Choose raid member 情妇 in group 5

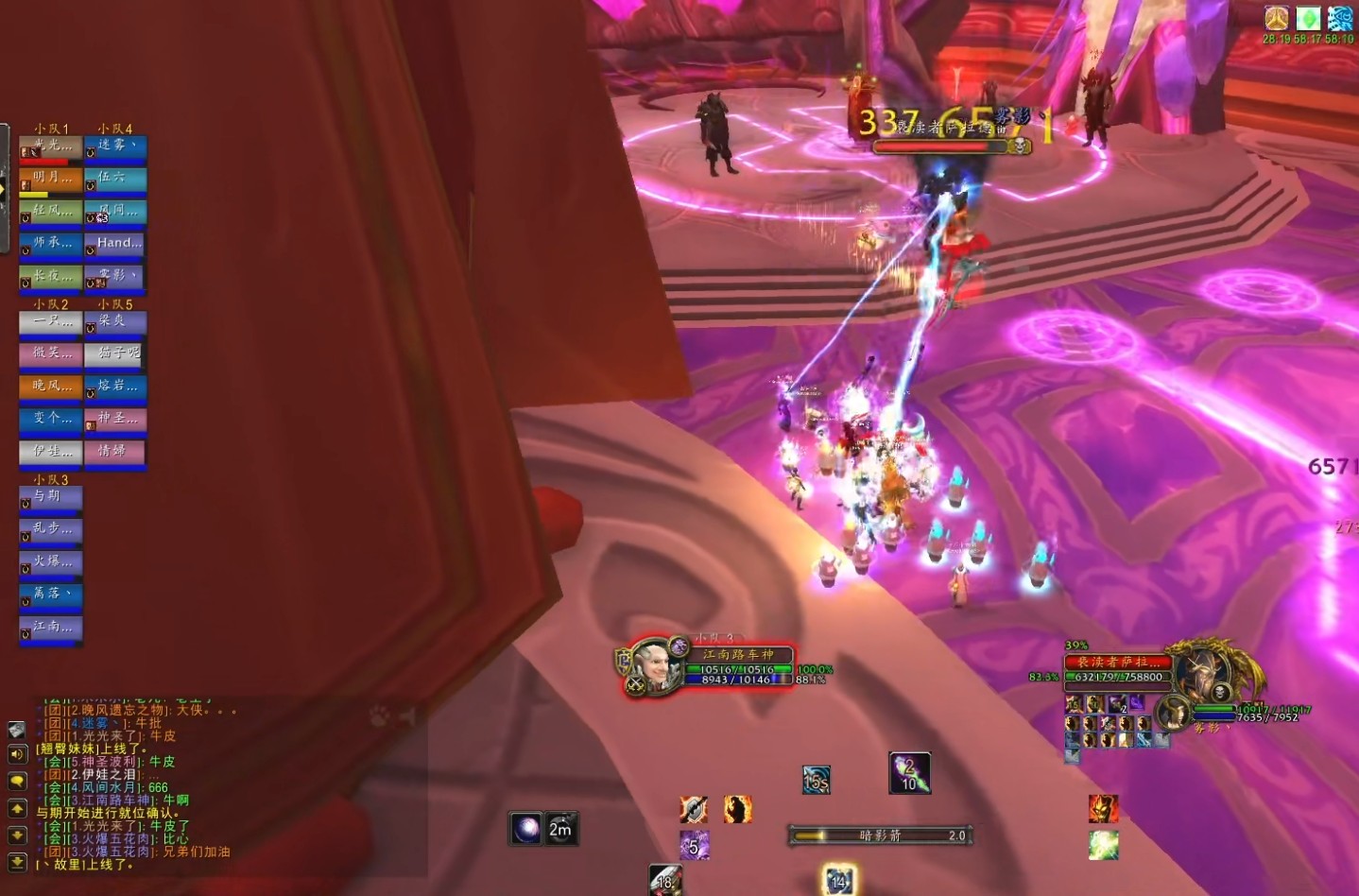pos(114,453)
